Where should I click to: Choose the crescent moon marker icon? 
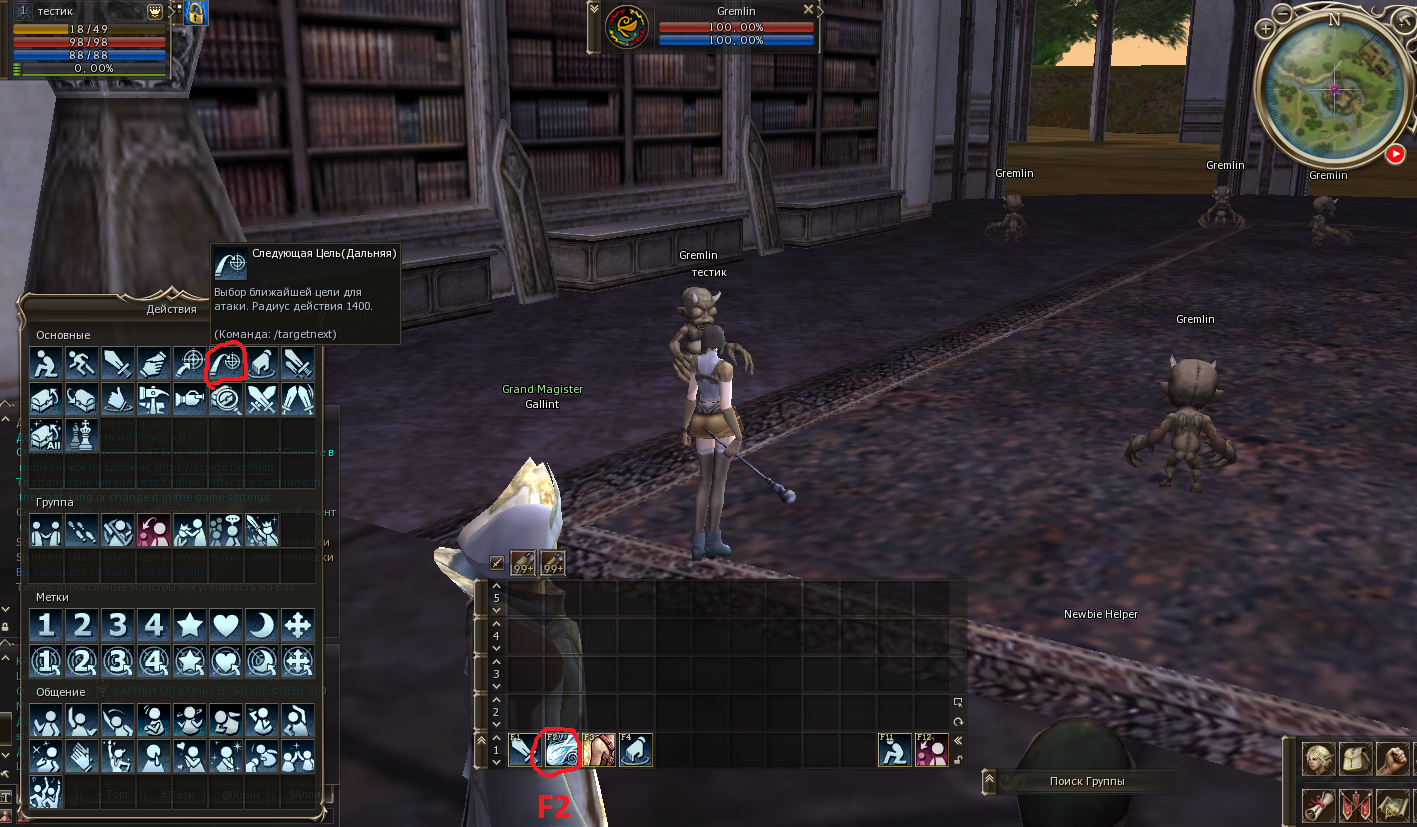262,626
